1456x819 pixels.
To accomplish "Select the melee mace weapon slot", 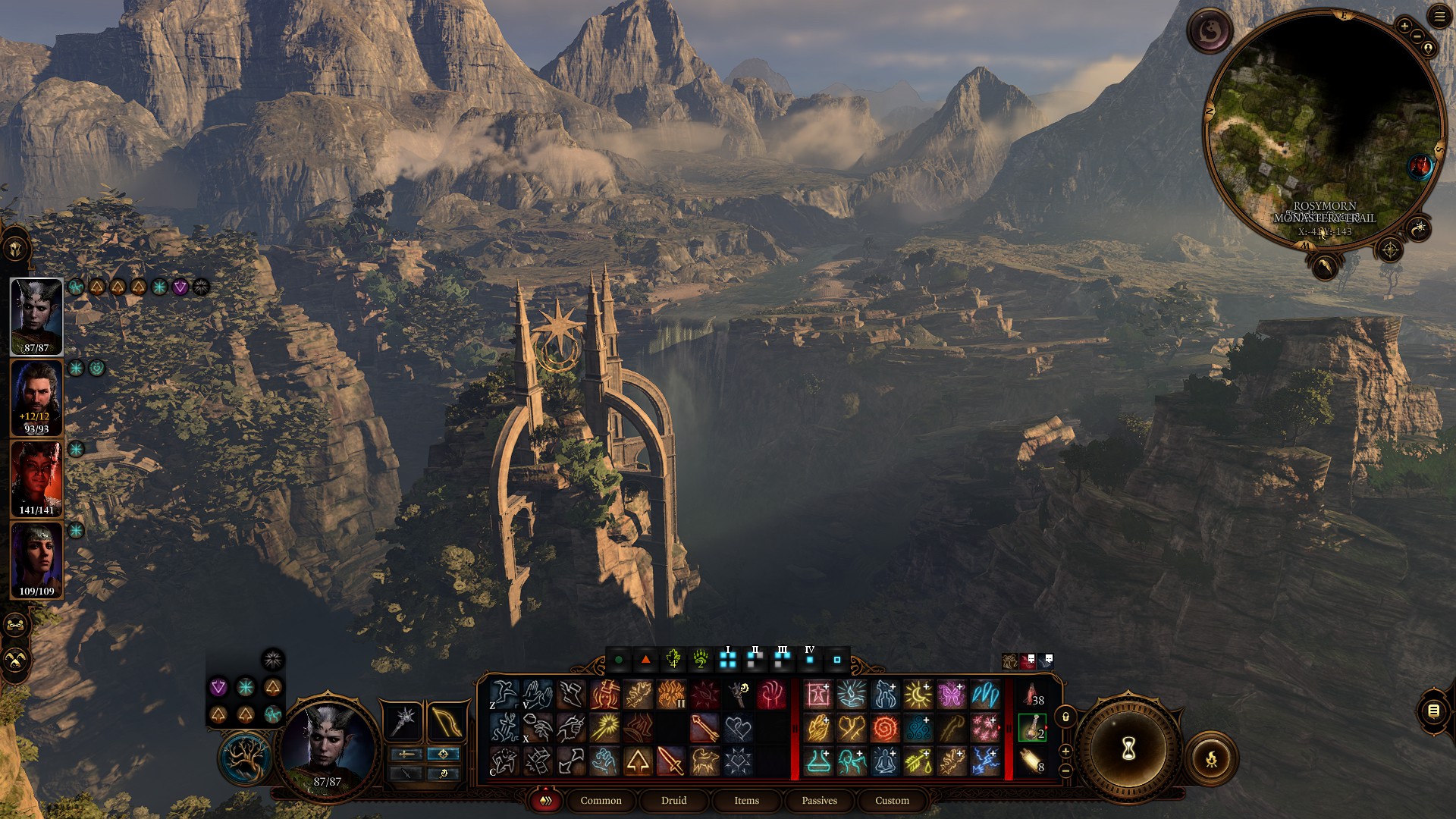I will click(405, 720).
